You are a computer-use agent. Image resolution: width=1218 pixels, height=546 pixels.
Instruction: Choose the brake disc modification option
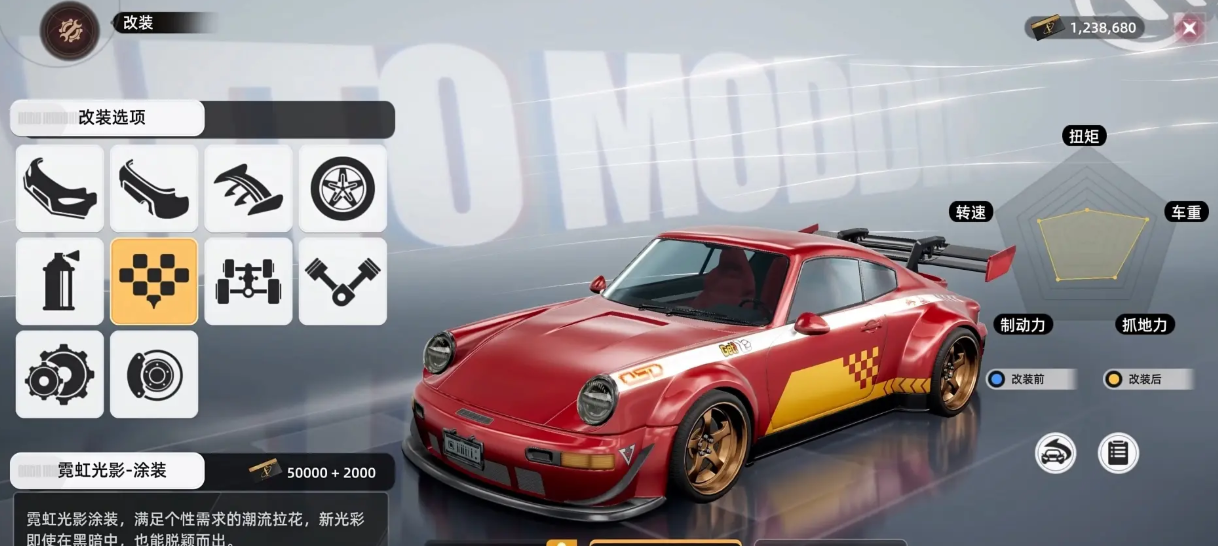pos(154,375)
